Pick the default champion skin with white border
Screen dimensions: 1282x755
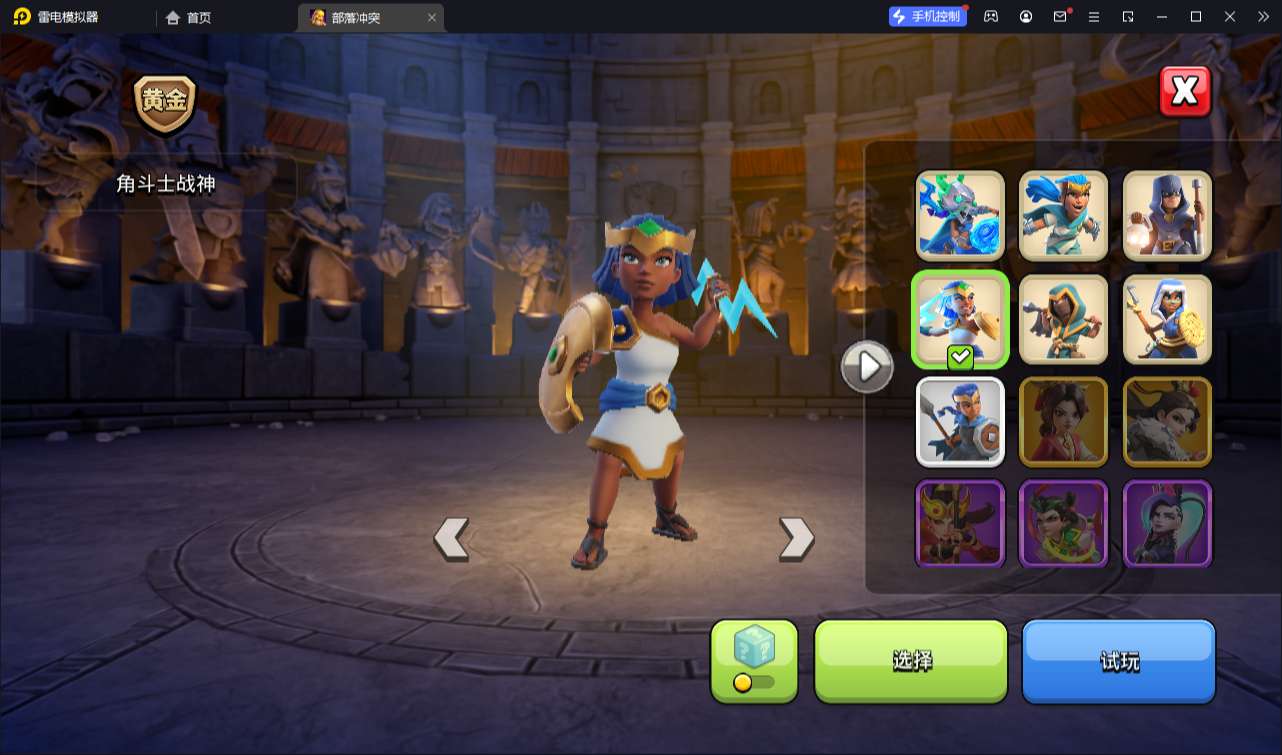[x=960, y=422]
